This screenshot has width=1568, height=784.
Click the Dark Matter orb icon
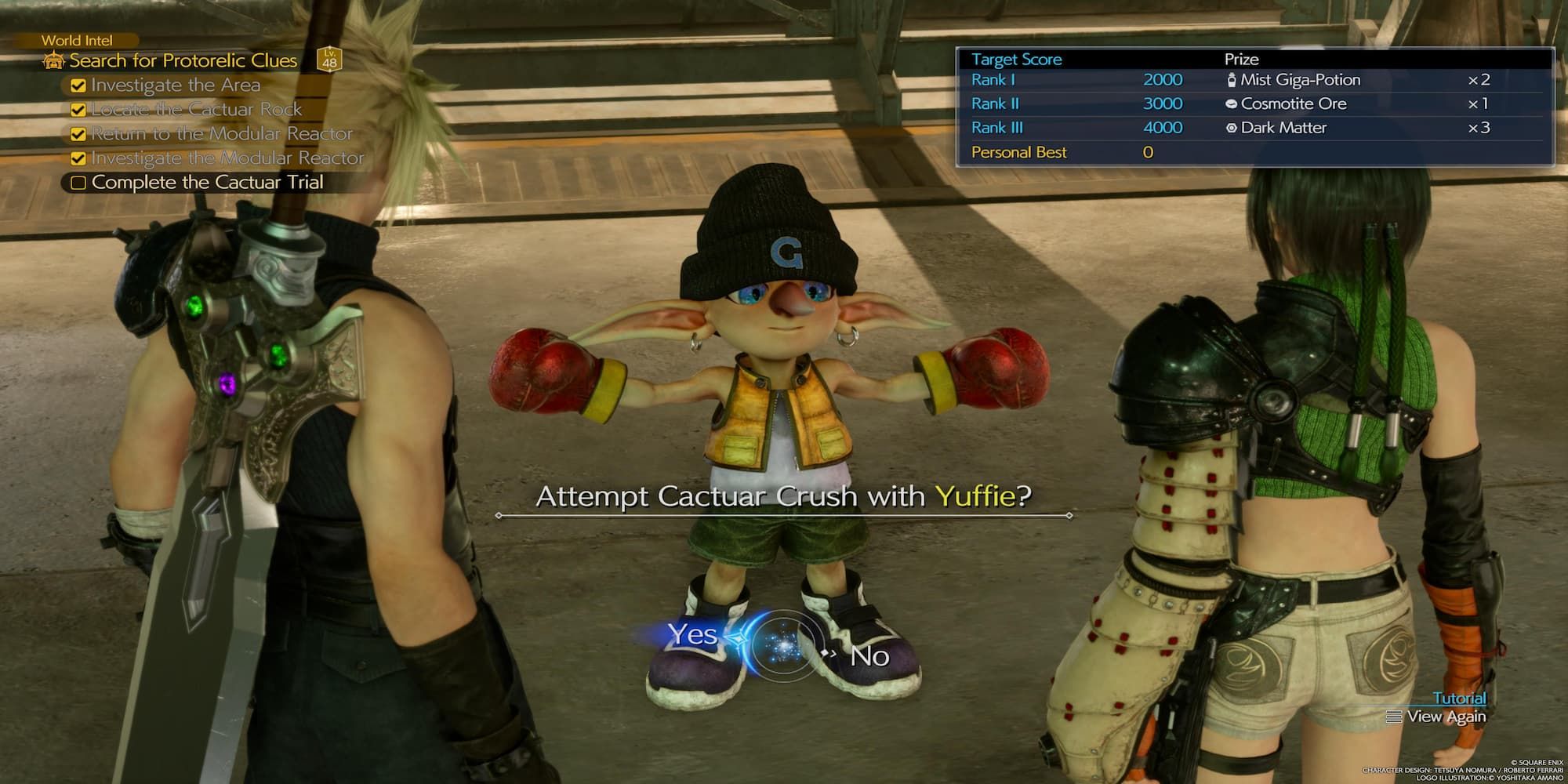pyautogui.click(x=1231, y=128)
